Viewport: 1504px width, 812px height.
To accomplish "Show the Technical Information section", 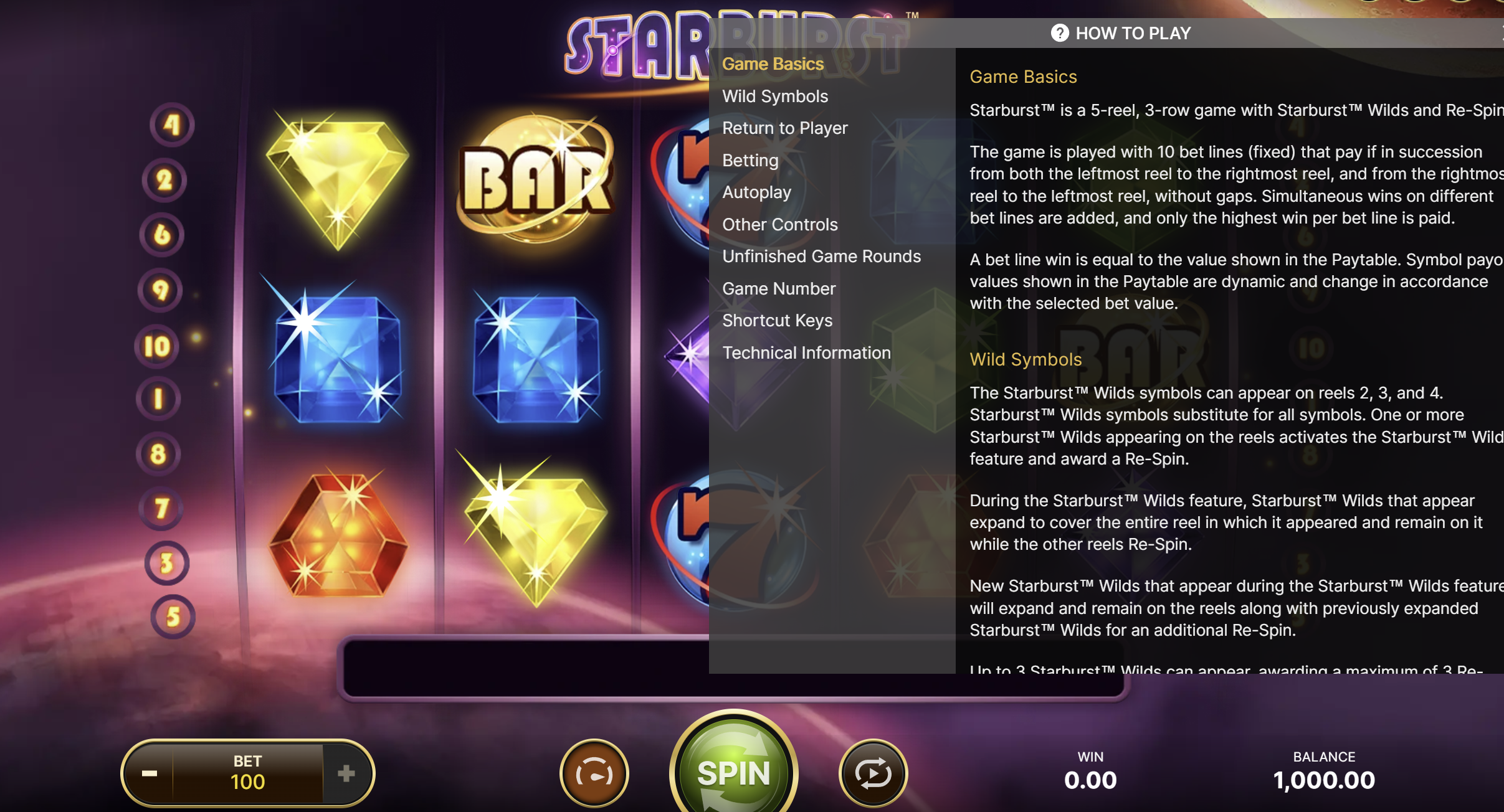I will tap(806, 353).
